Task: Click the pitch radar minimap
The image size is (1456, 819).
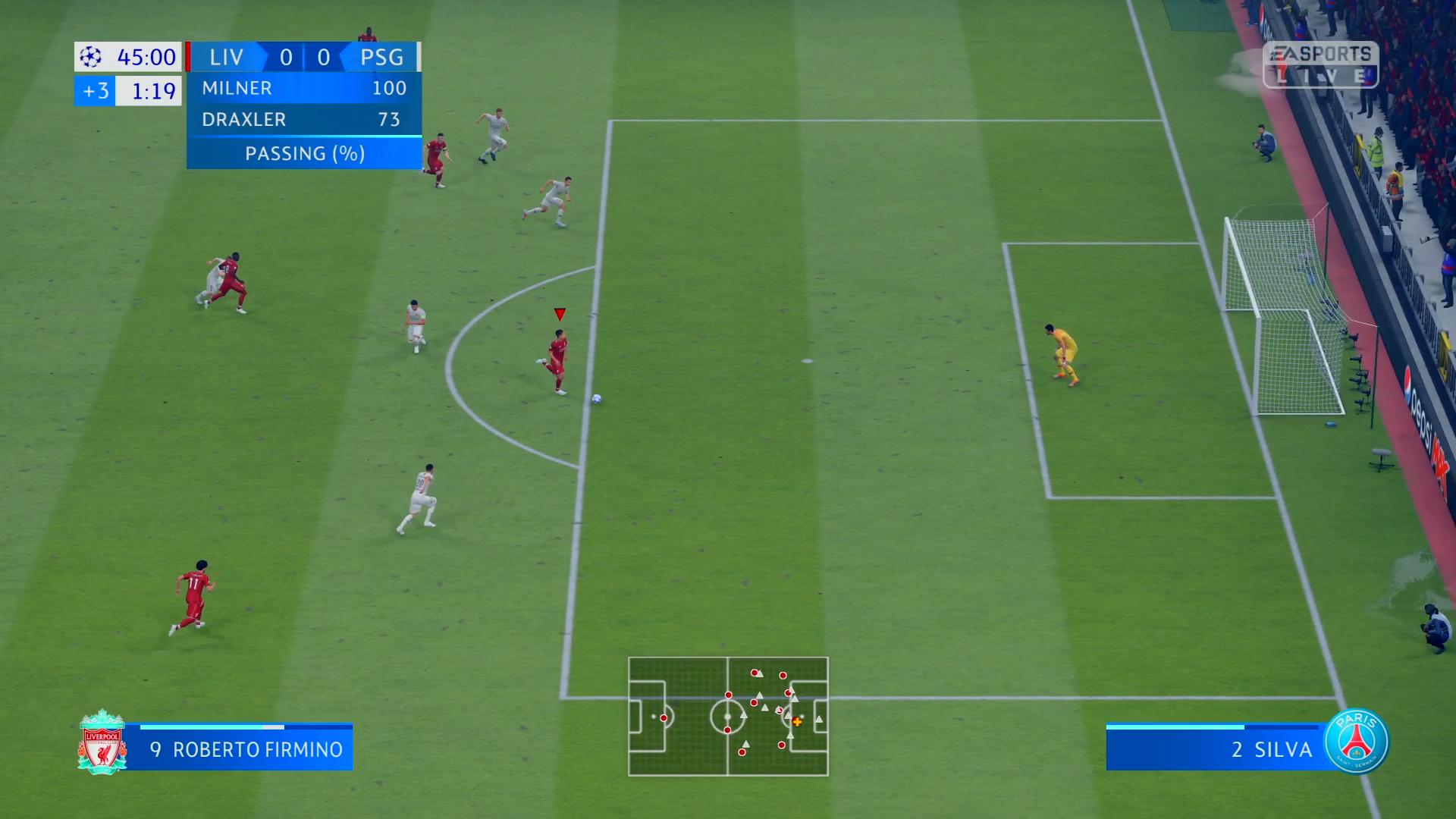Action: click(728, 717)
